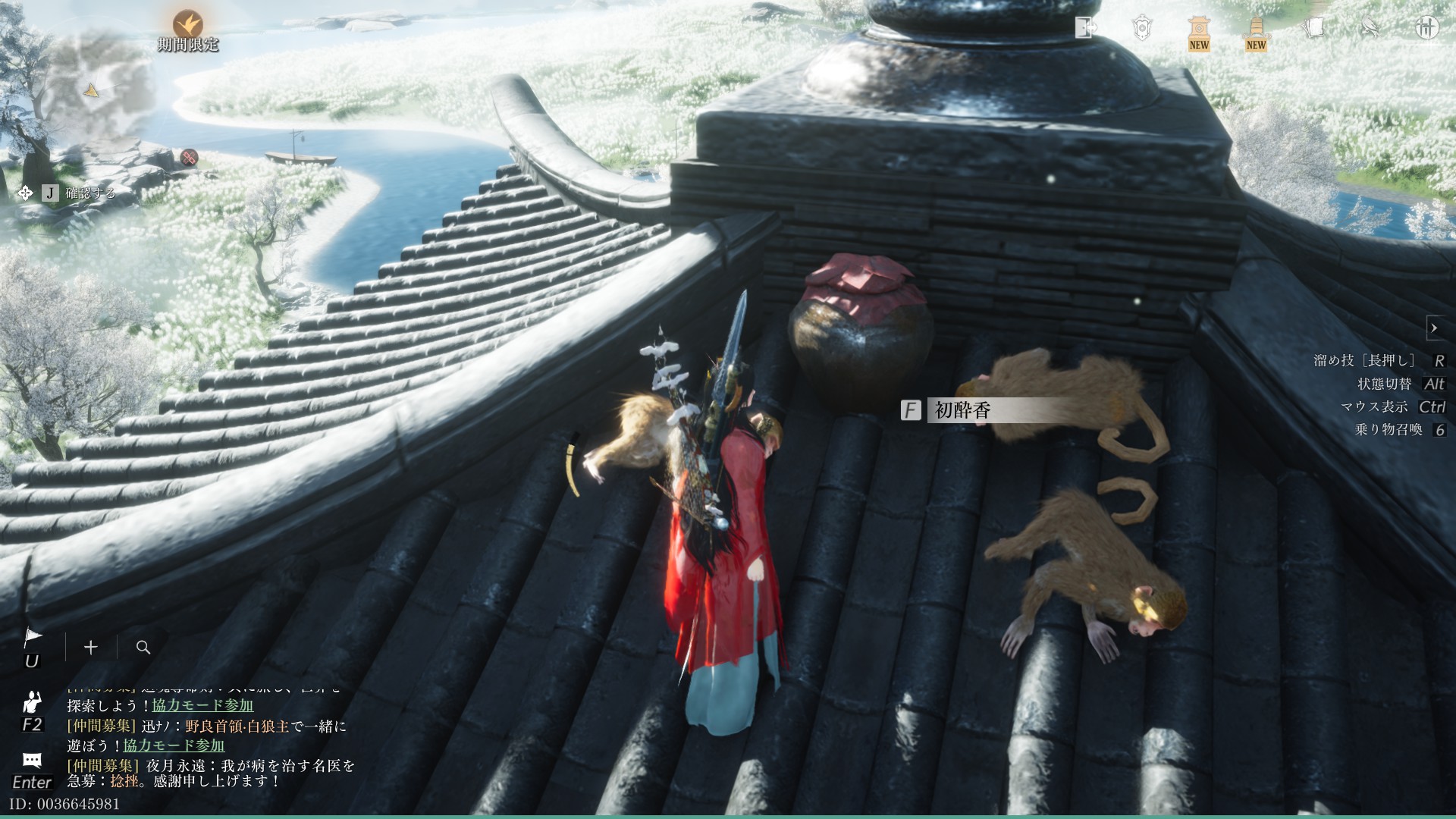
Task: Open the circular crossed-blades main menu icon
Action: (1427, 28)
